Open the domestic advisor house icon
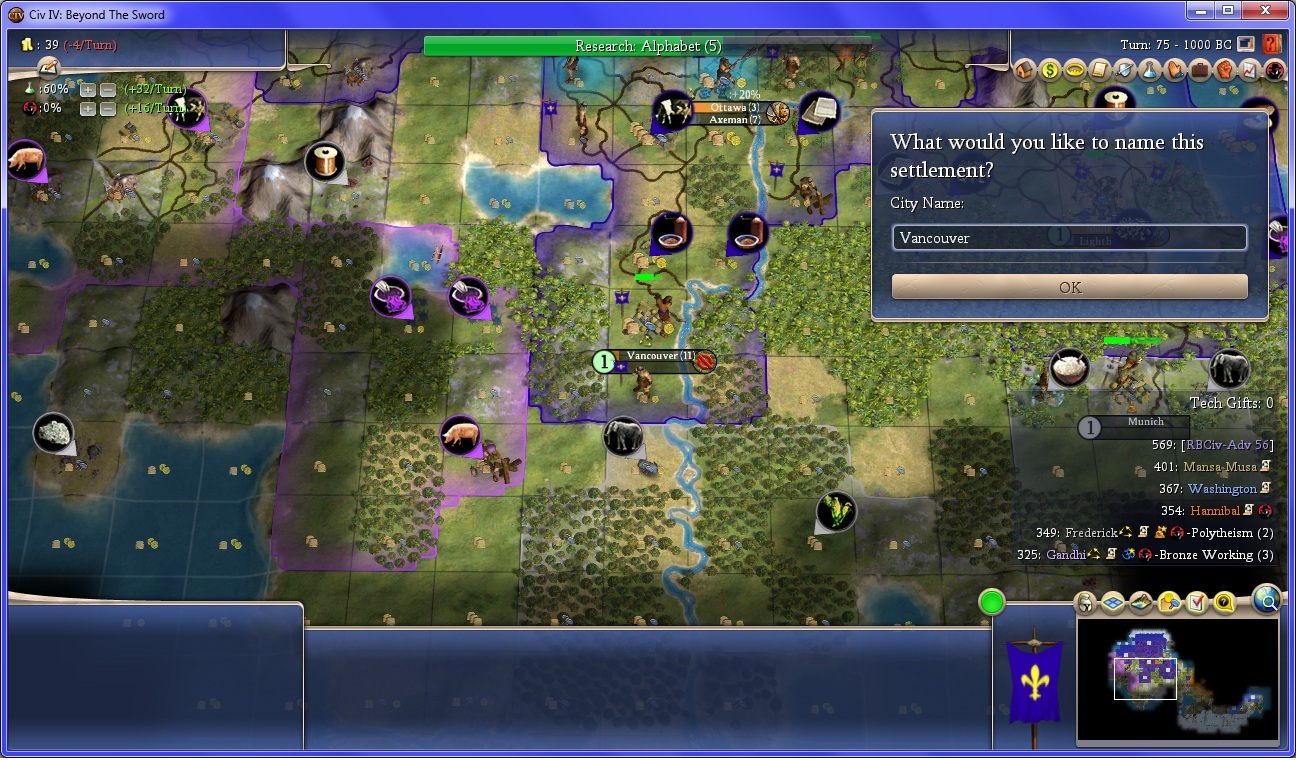Screen dimensions: 1296x760 [x=1025, y=70]
